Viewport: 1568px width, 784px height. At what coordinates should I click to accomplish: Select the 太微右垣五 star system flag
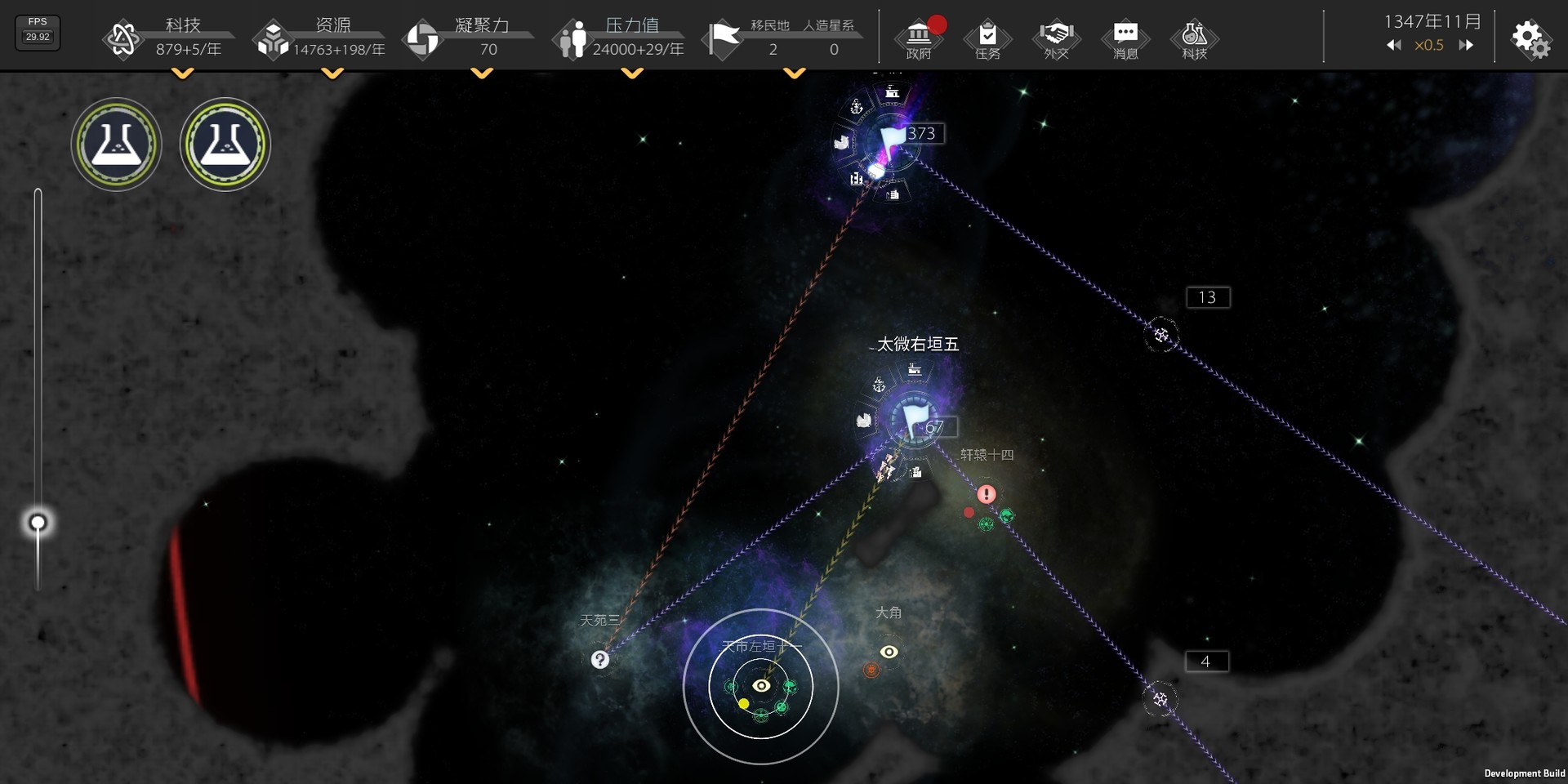pyautogui.click(x=914, y=419)
